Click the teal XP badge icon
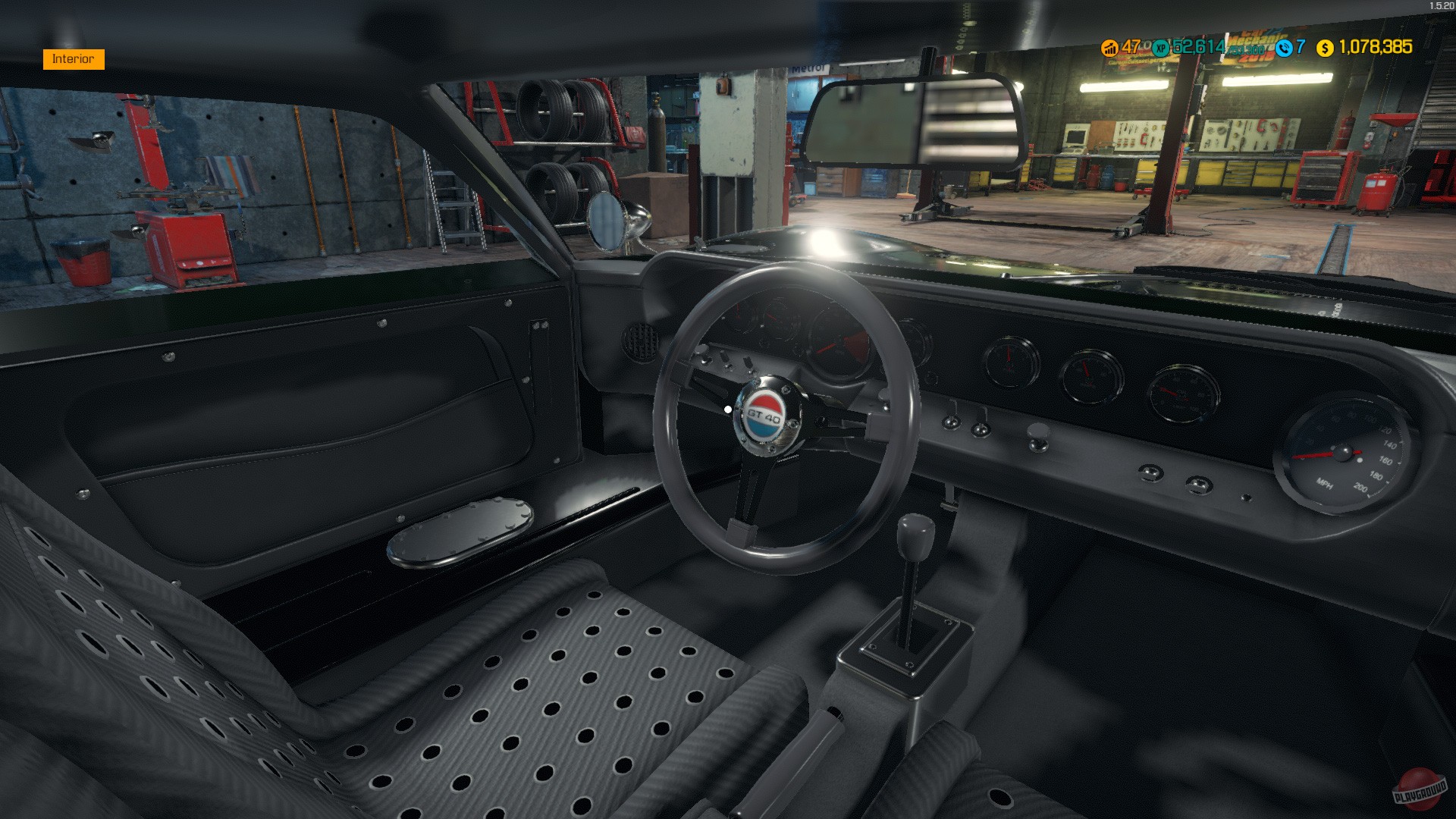The image size is (1456, 819). pos(1159,47)
